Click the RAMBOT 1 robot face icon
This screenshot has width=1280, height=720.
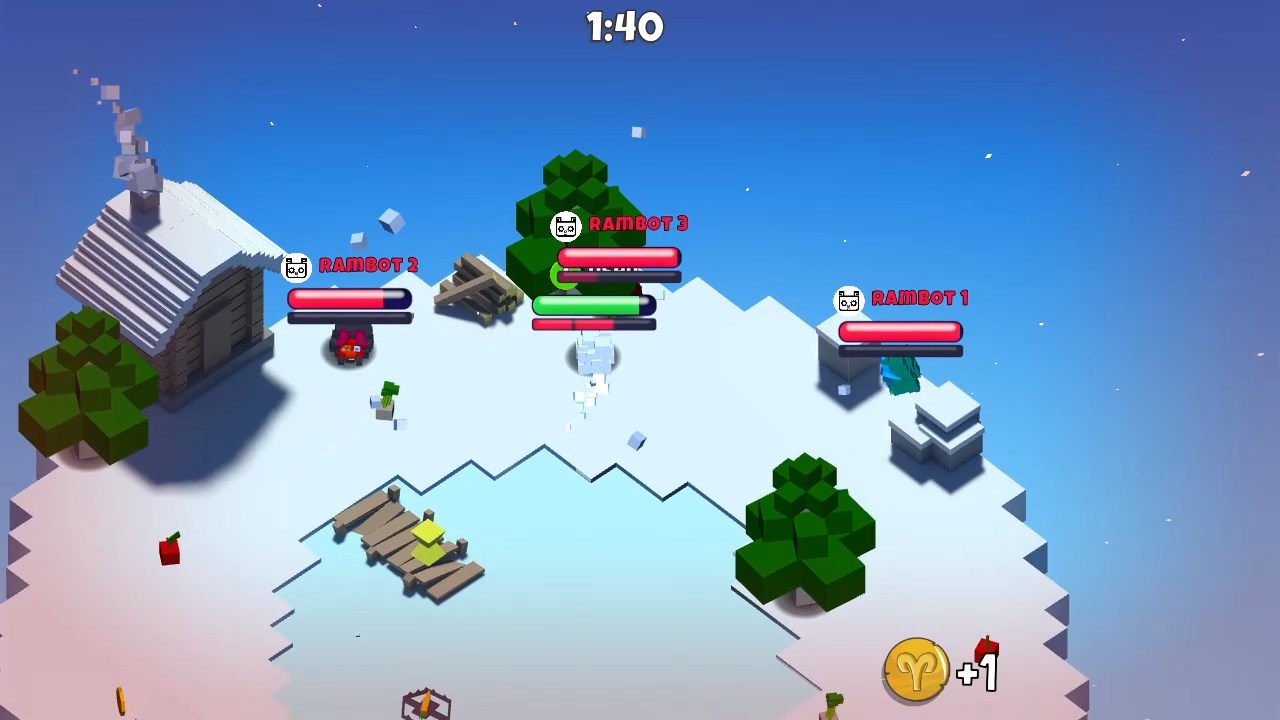[849, 298]
